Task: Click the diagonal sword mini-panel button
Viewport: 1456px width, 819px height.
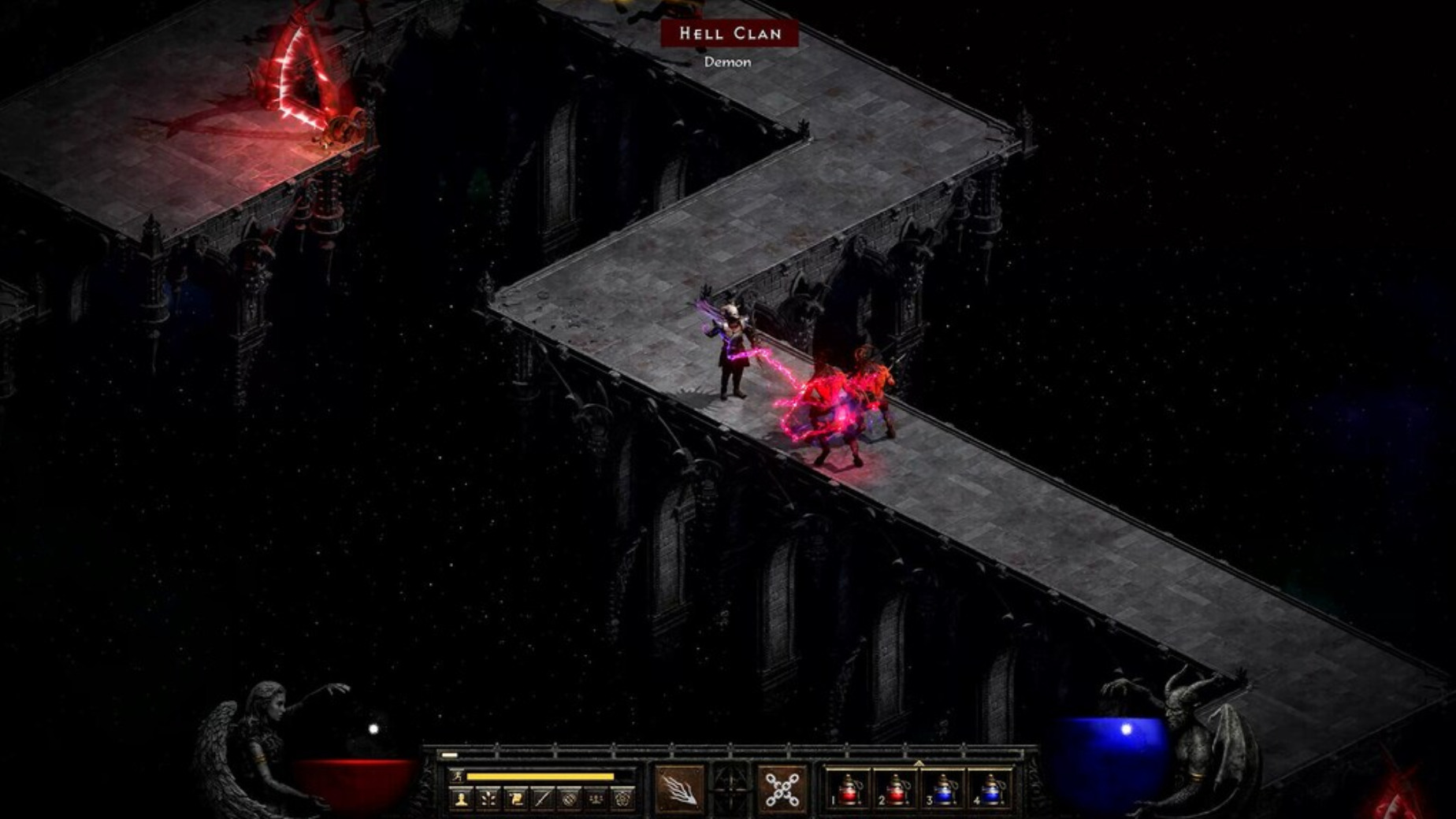Action: 542,799
